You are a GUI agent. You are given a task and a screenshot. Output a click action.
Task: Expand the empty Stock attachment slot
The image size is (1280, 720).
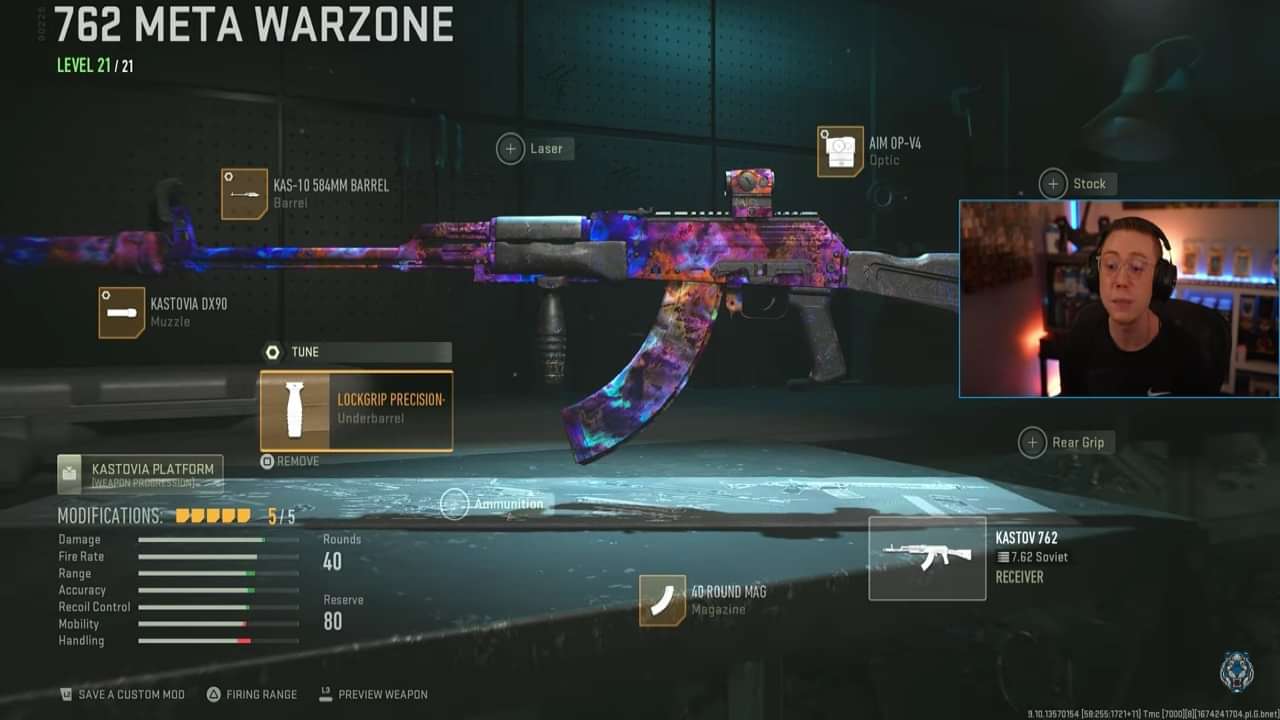(1053, 184)
